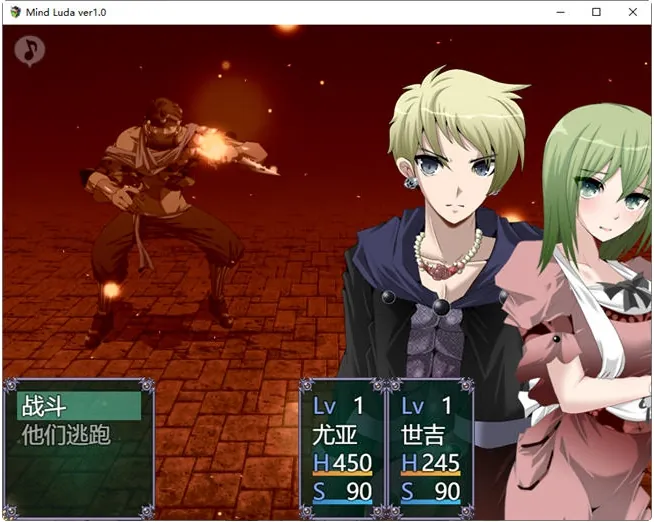Screen dimensions: 654x522
Task: Toggle the music note icon
Action: (x=31, y=49)
